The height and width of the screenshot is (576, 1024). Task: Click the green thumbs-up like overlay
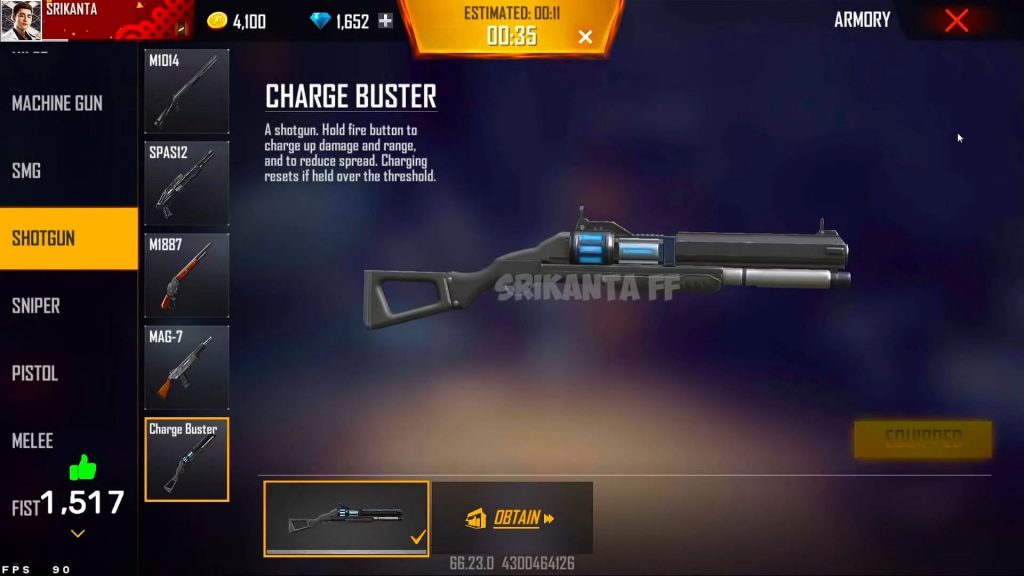pyautogui.click(x=82, y=467)
